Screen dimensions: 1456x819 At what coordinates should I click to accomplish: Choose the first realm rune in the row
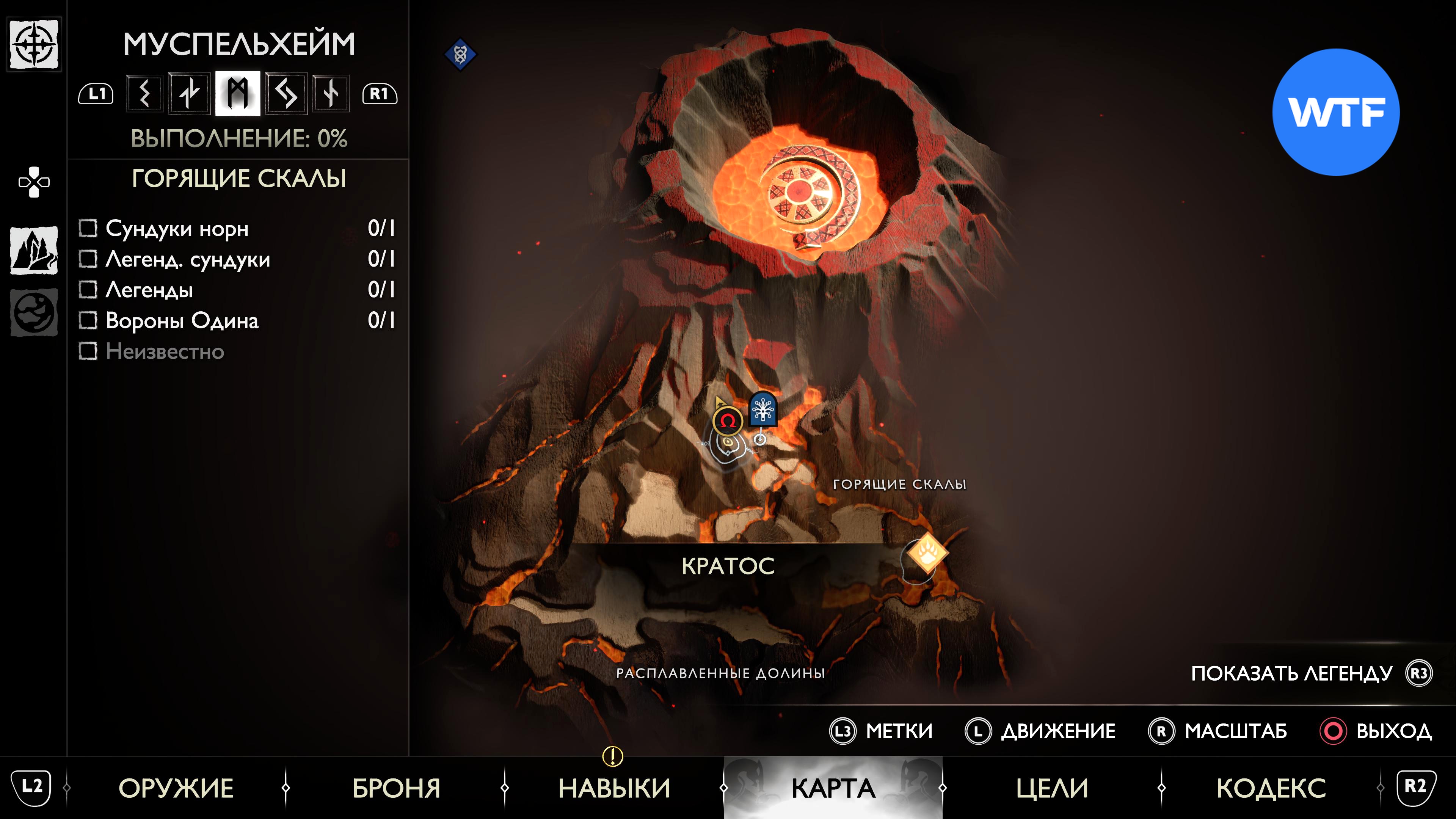[x=145, y=93]
